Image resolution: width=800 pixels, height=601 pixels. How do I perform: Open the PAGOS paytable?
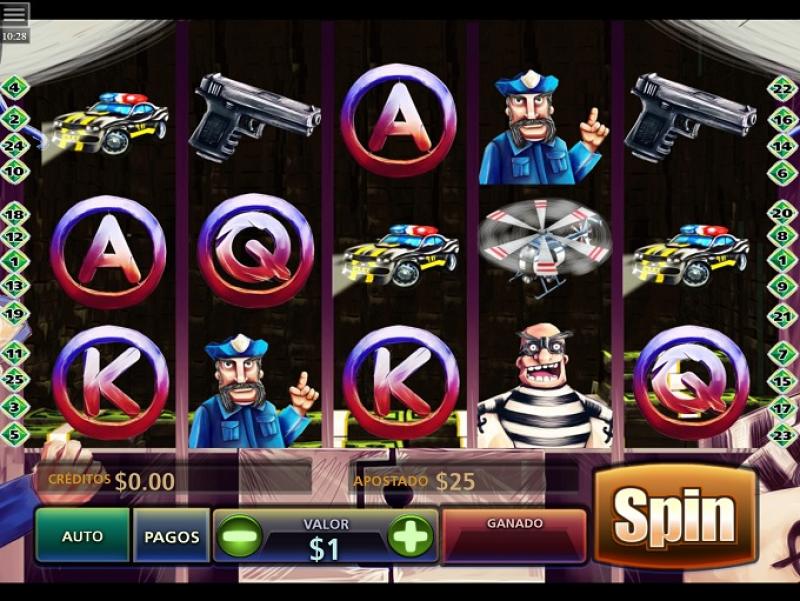(x=172, y=536)
